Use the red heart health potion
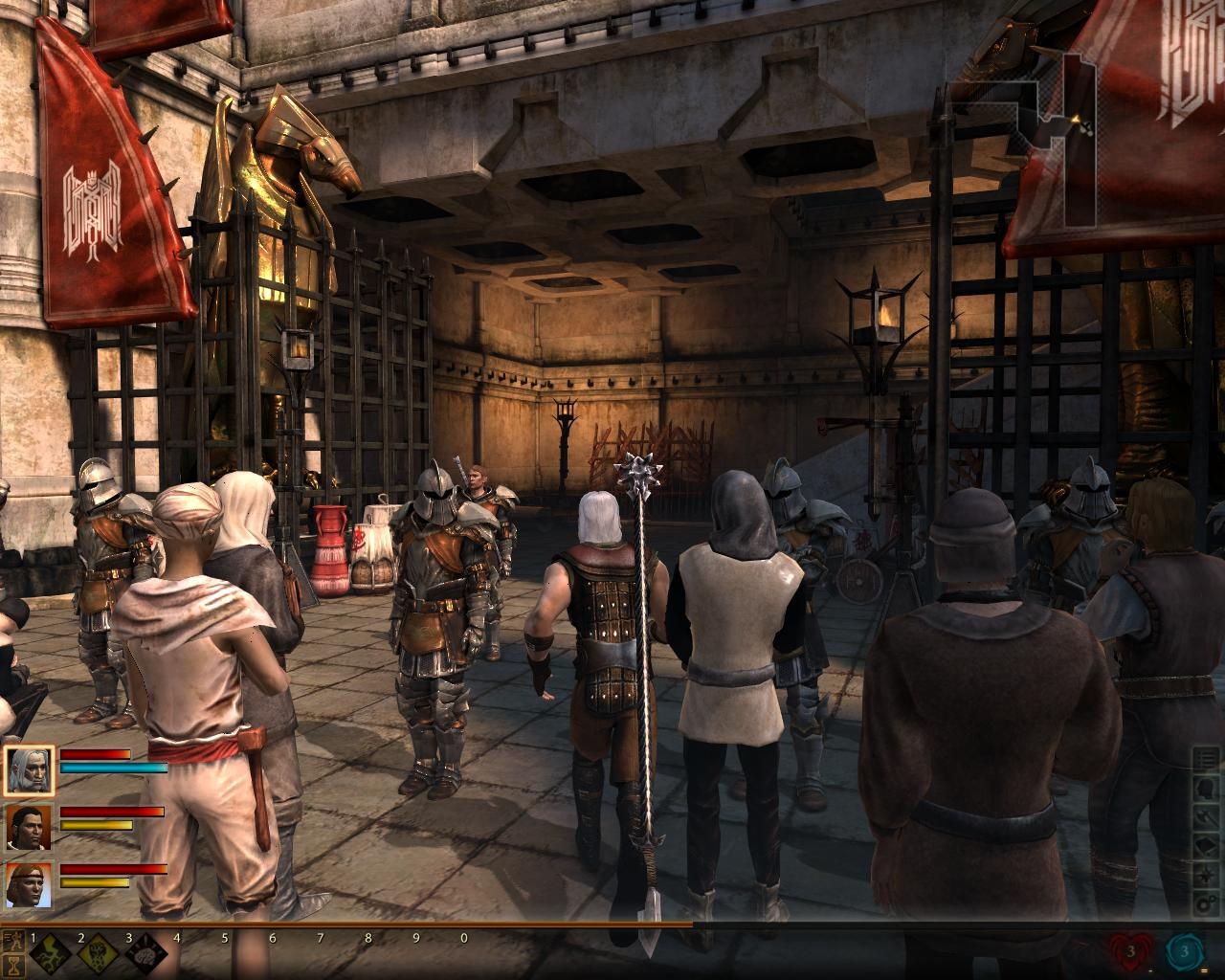 point(1131,952)
